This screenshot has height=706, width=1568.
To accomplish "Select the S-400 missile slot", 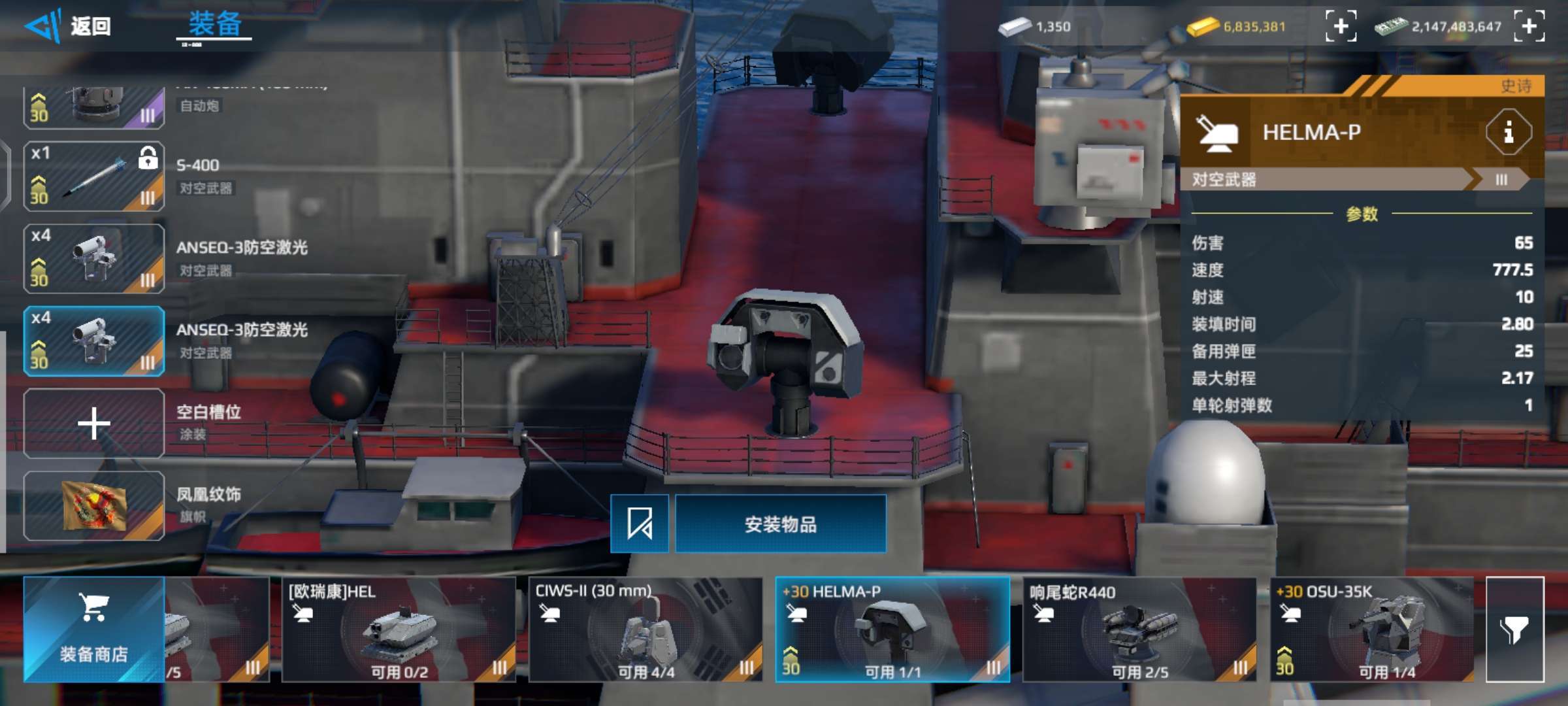I will pos(94,176).
